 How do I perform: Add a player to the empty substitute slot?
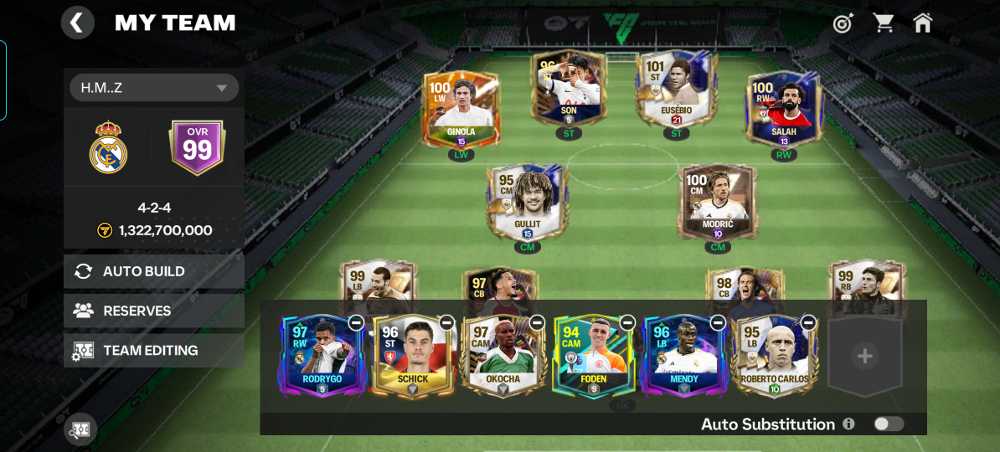(x=865, y=356)
